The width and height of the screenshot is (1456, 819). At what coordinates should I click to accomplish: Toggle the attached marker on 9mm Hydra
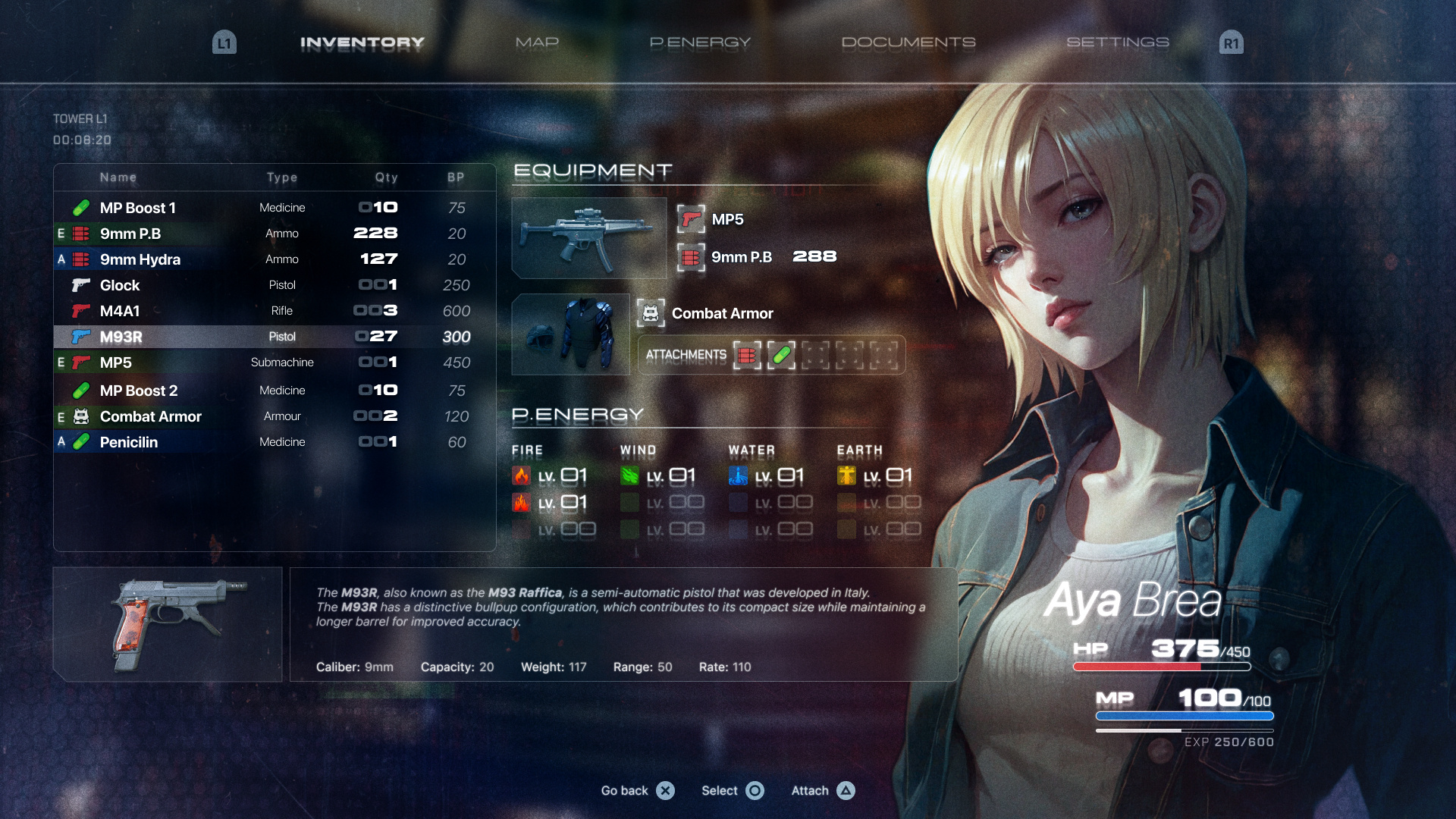point(61,259)
